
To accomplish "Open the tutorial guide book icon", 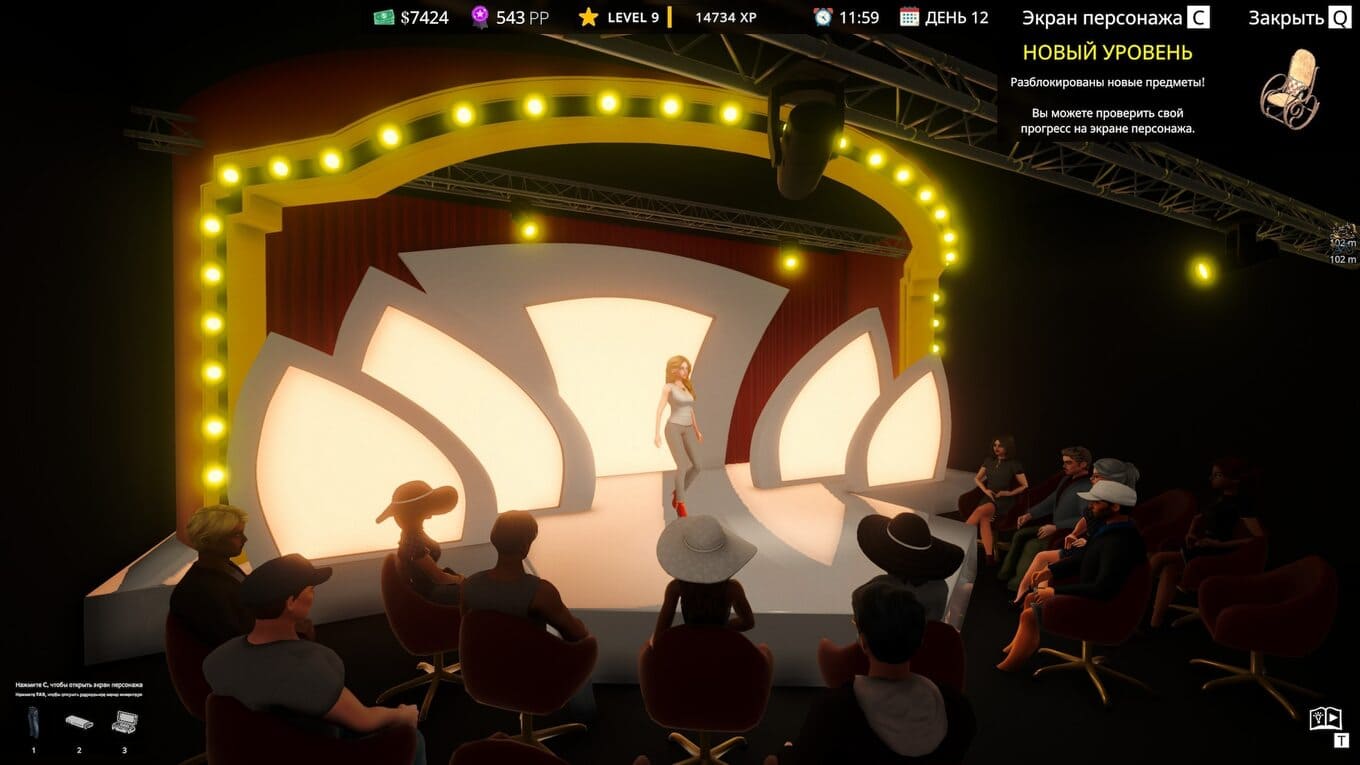I will click(1324, 718).
